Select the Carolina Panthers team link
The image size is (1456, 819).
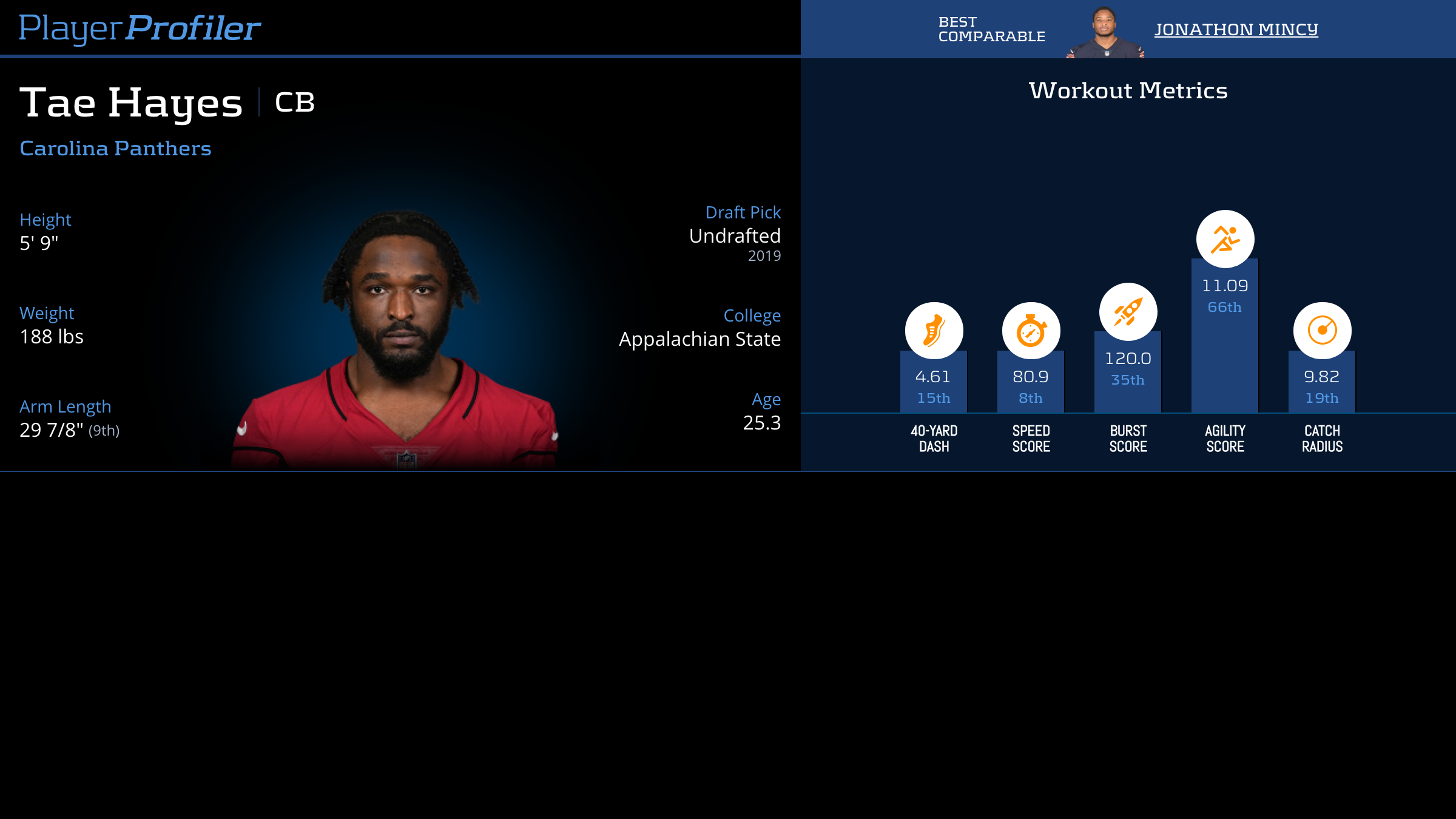point(115,148)
